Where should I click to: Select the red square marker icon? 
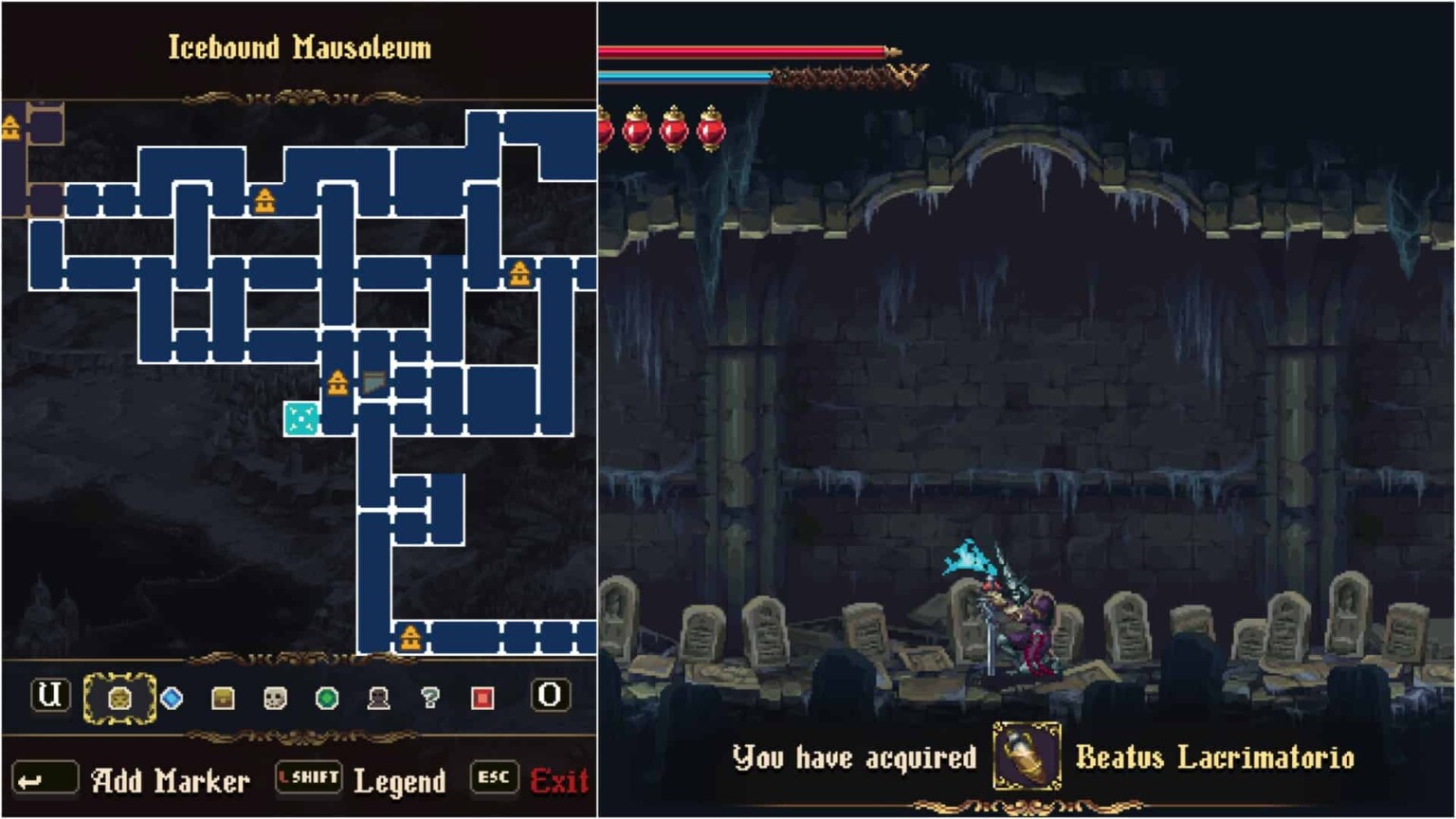point(484,698)
